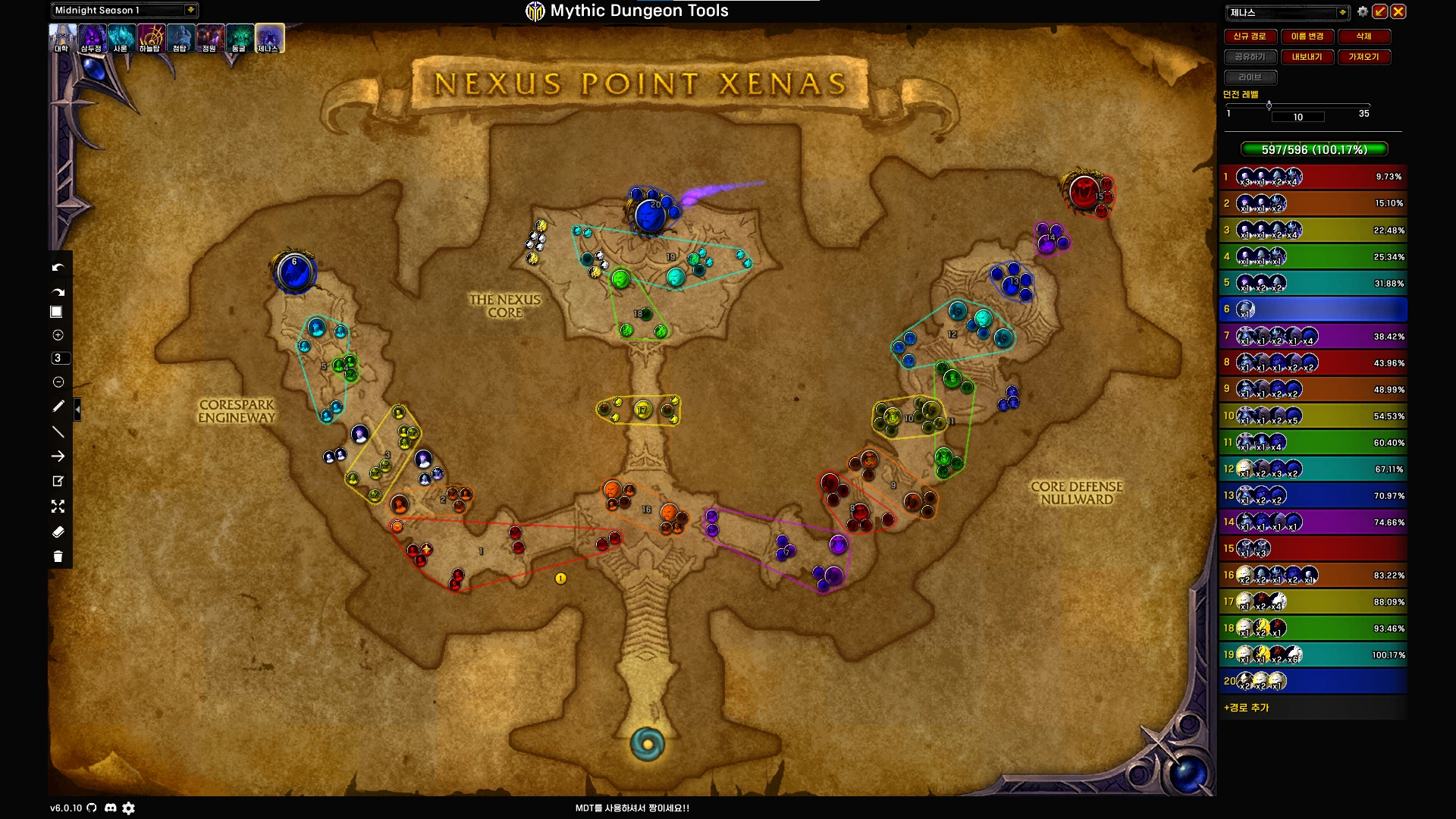Open settings via the gear icon
The height and width of the screenshot is (819, 1456).
(x=1363, y=11)
